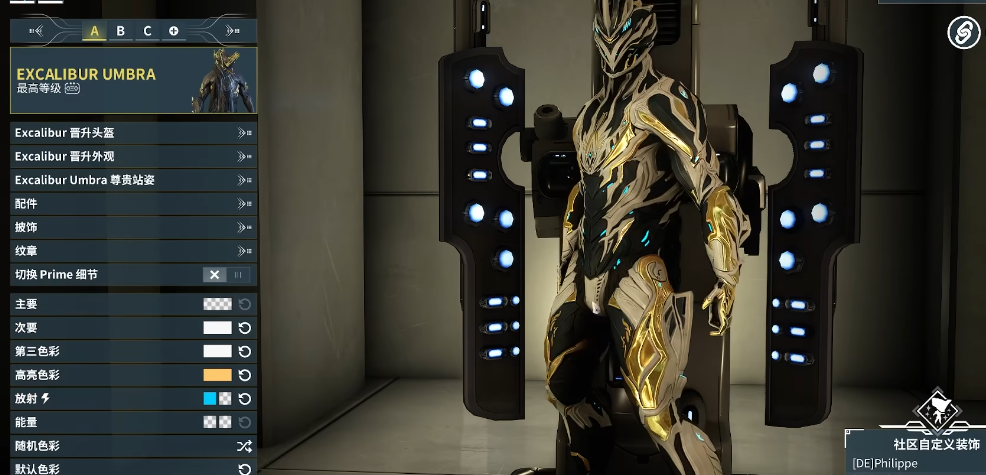This screenshot has width=986, height=475.
Task: Open Excalibur Umbra 尊贵站姿 animation set
Action: coord(133,180)
